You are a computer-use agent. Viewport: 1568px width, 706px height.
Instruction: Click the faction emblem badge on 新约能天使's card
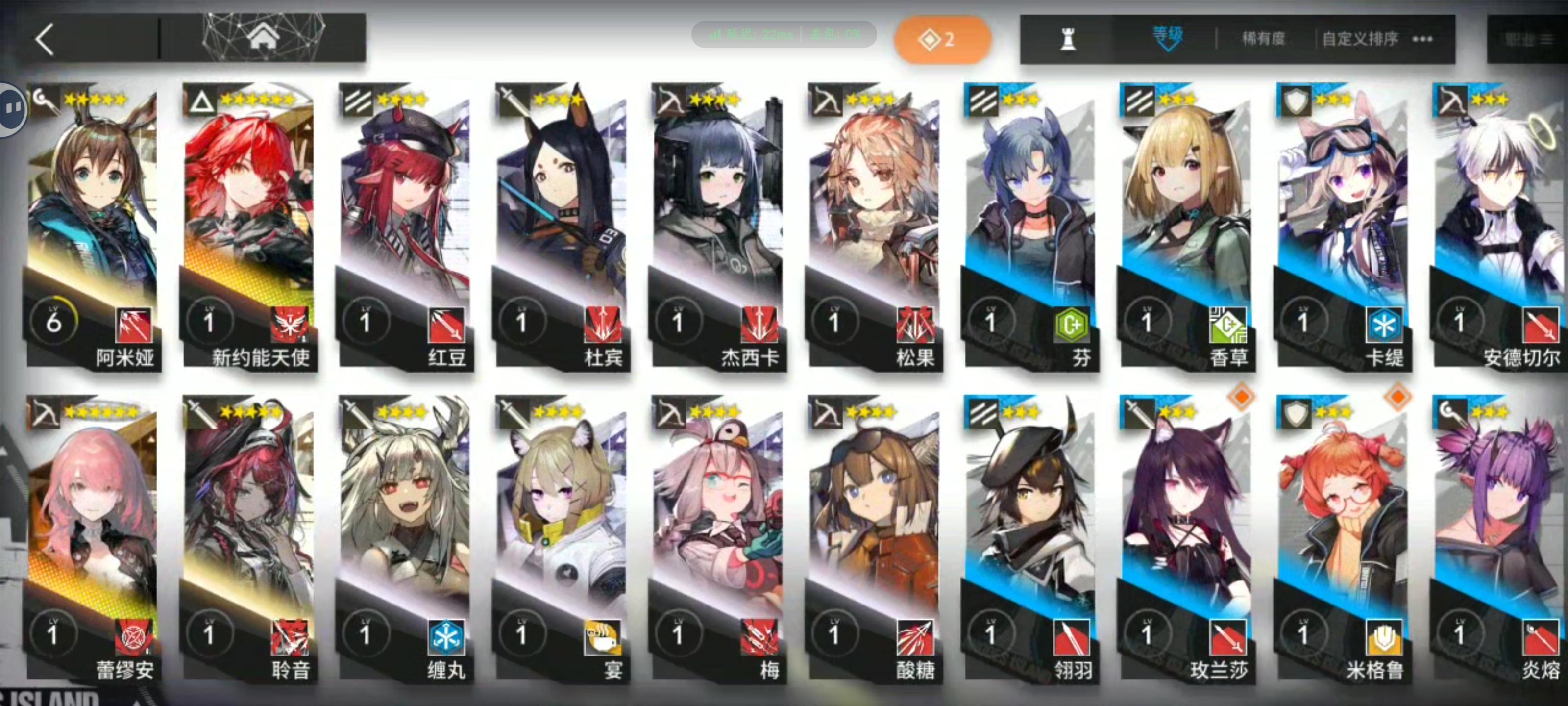pyautogui.click(x=291, y=325)
